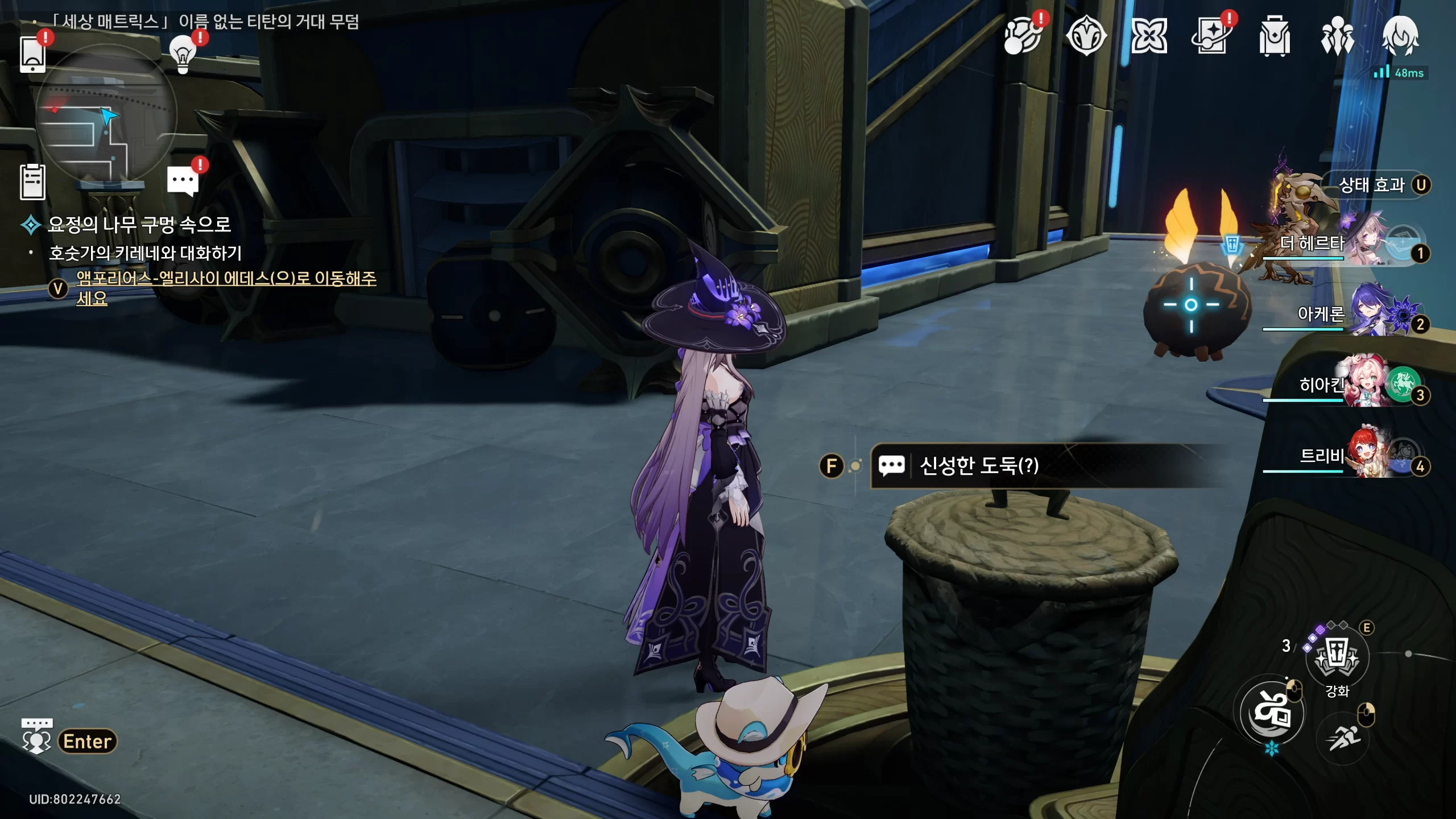Open the backpack inventory icon
This screenshot has height=819, width=1456.
coord(1274,36)
